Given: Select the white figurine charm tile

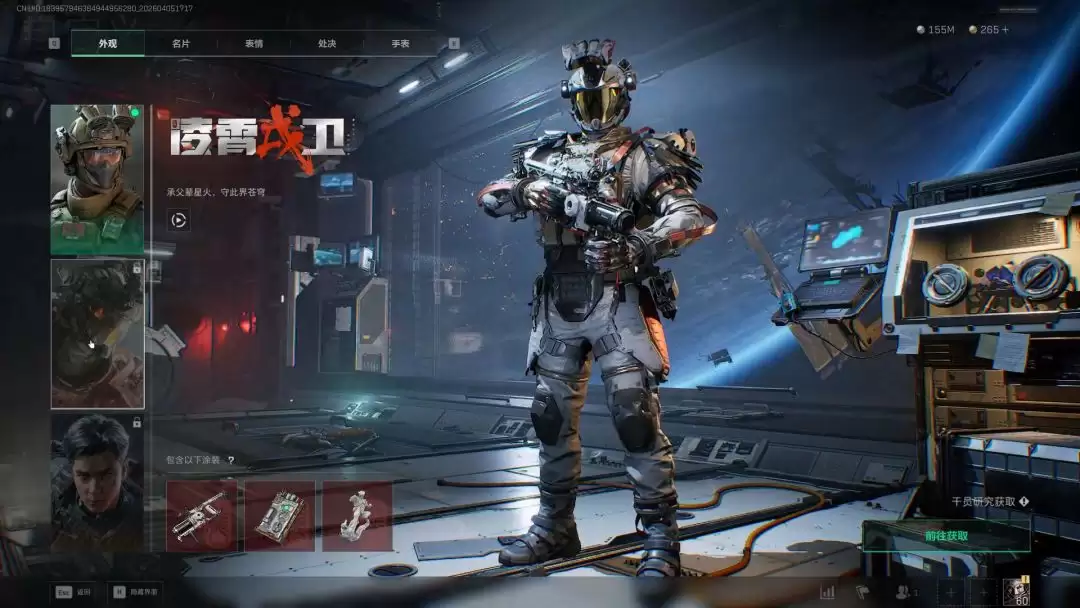Looking at the screenshot, I should point(357,516).
